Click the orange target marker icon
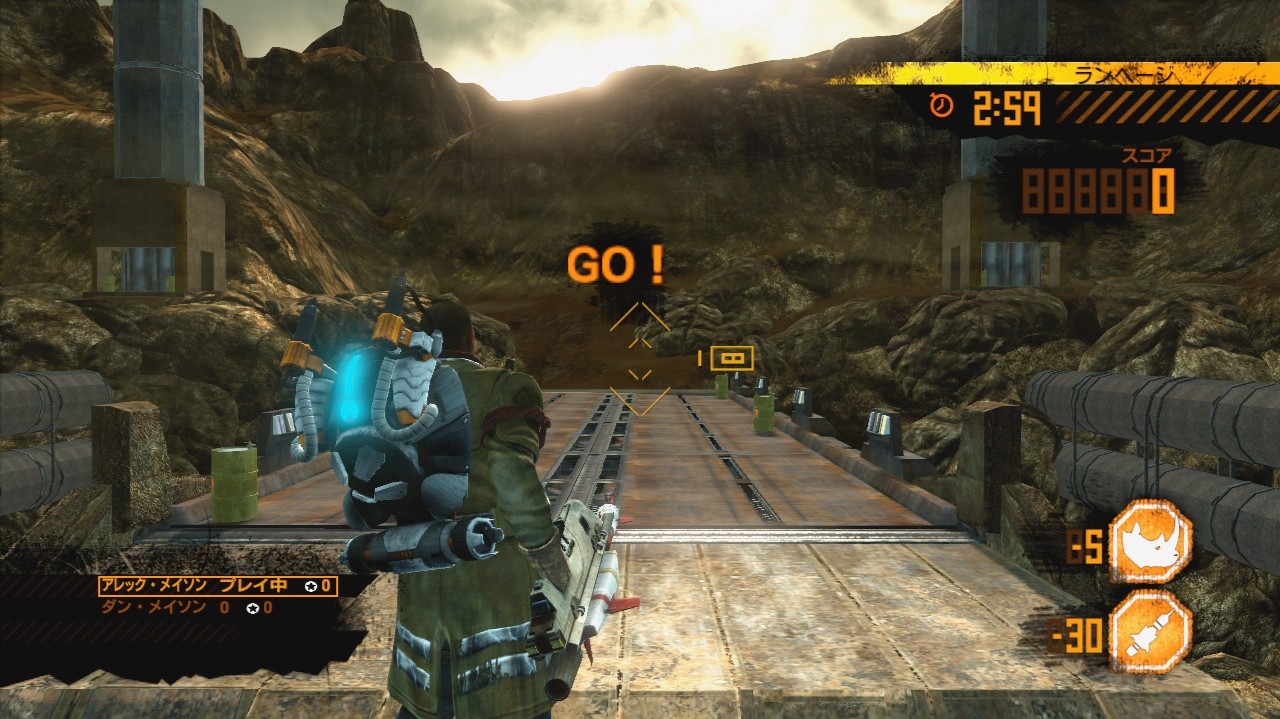The image size is (1280, 719). pyautogui.click(x=732, y=358)
